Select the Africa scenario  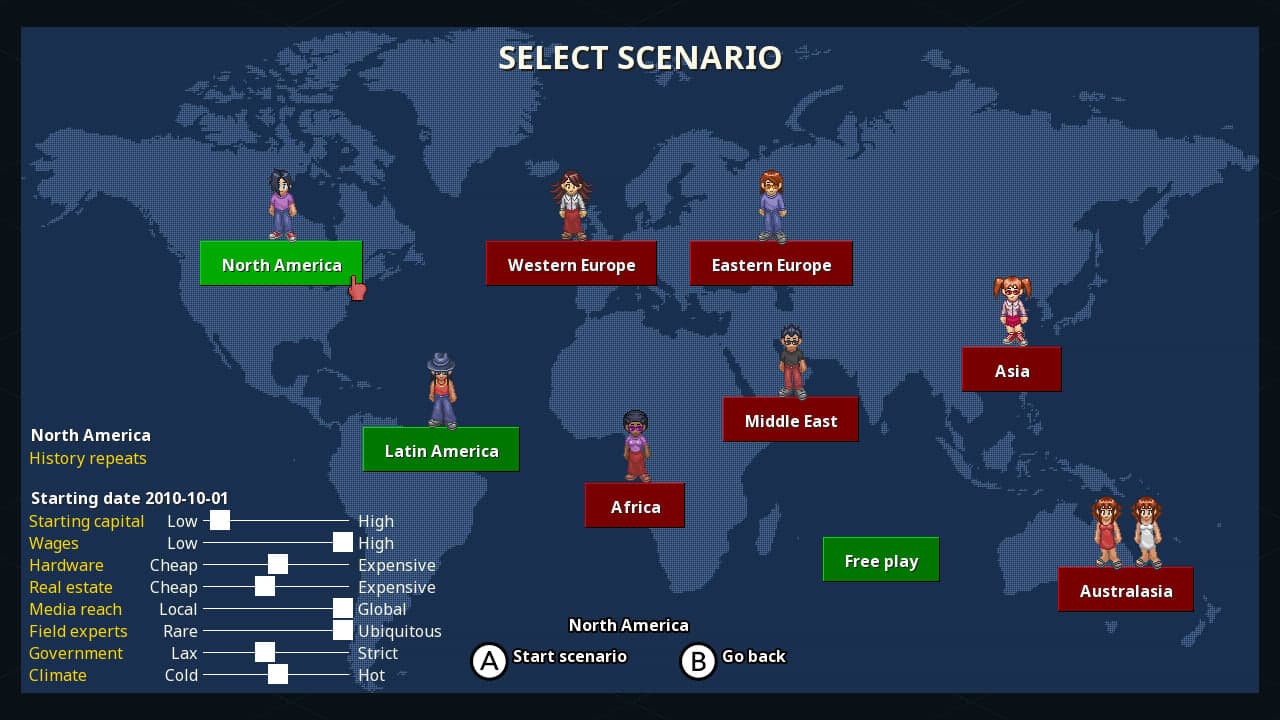coord(635,505)
